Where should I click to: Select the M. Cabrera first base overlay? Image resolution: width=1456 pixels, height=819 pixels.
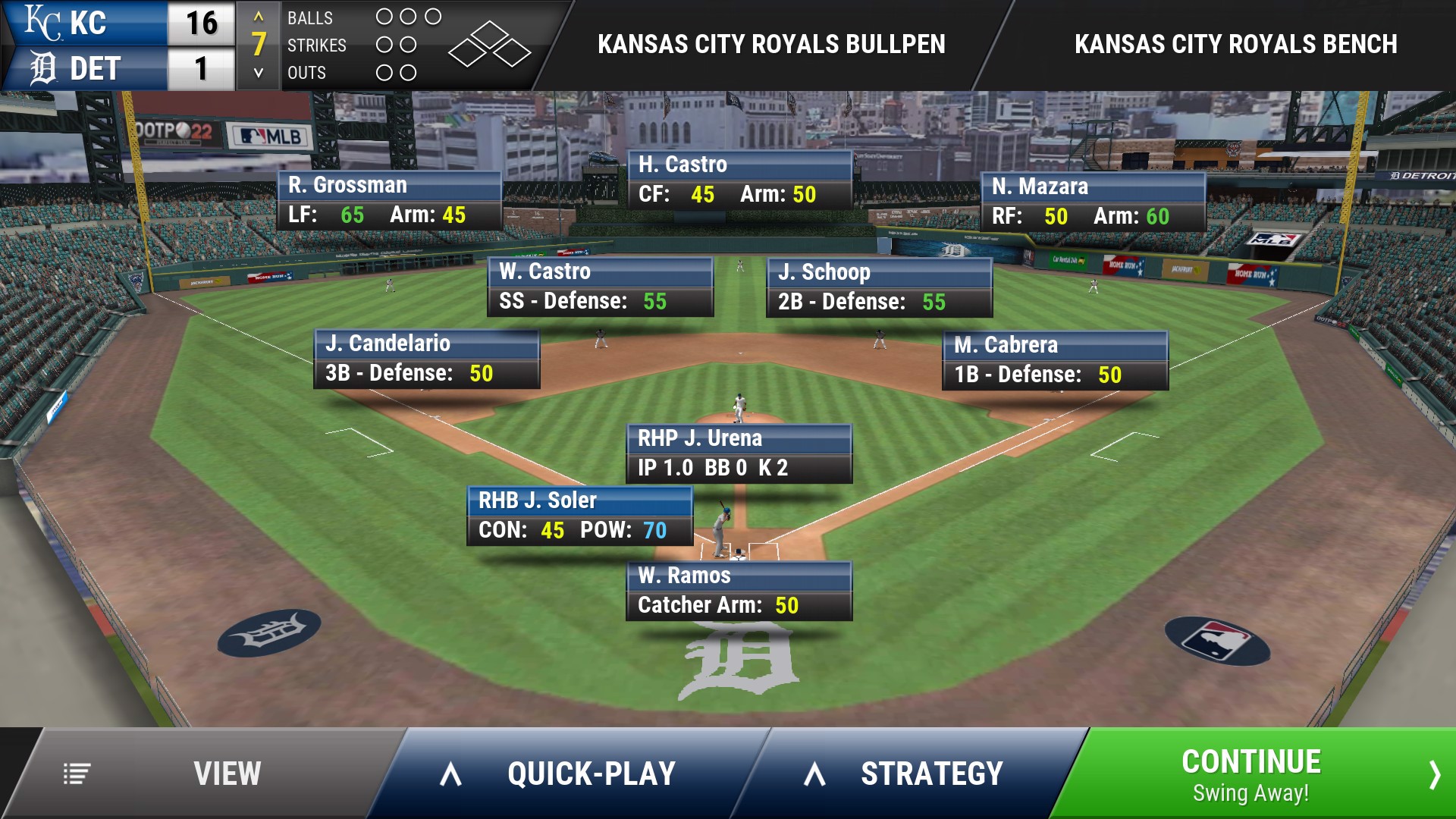click(1055, 359)
